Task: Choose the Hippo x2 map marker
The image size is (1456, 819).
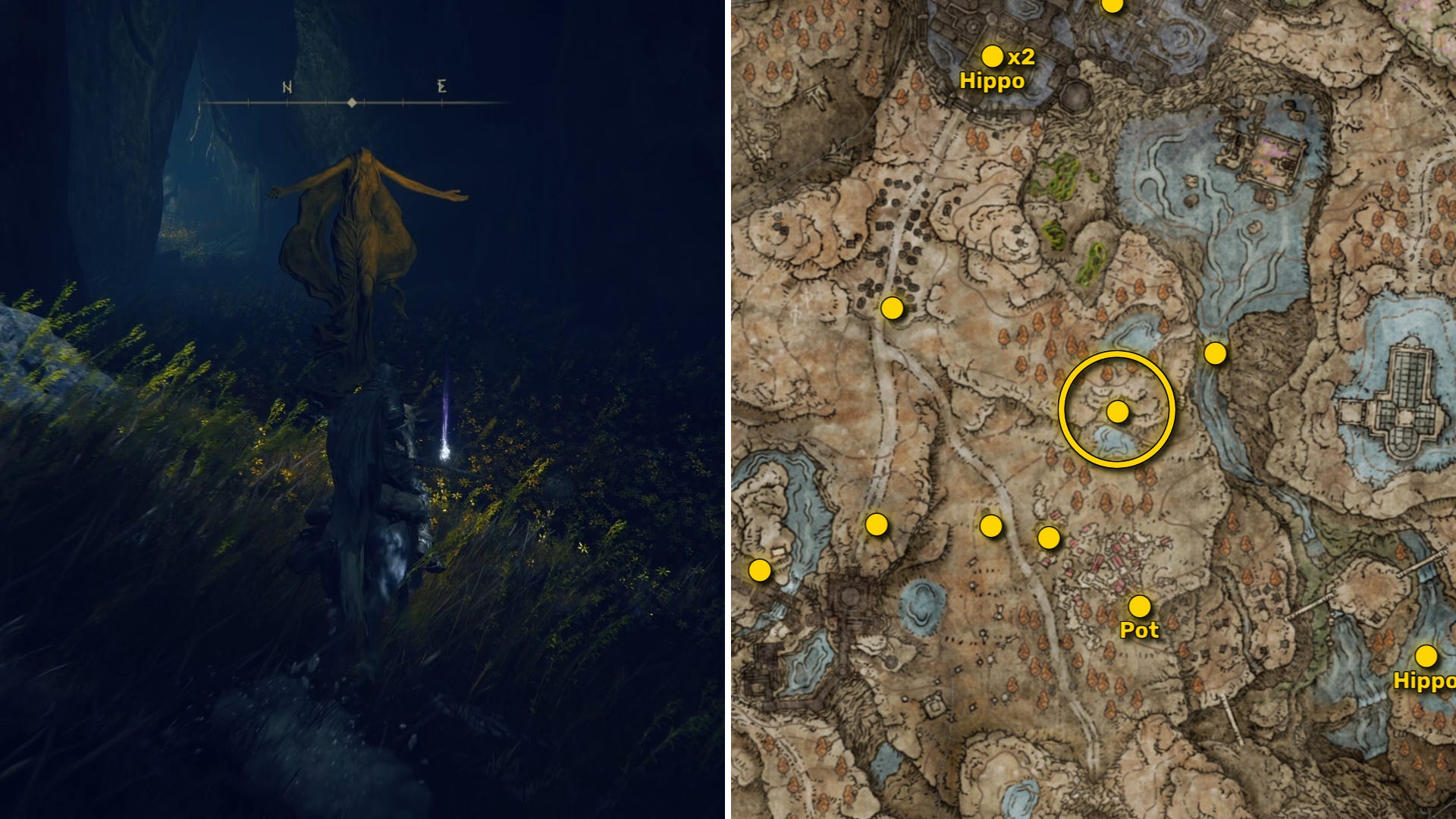Action: point(992,56)
